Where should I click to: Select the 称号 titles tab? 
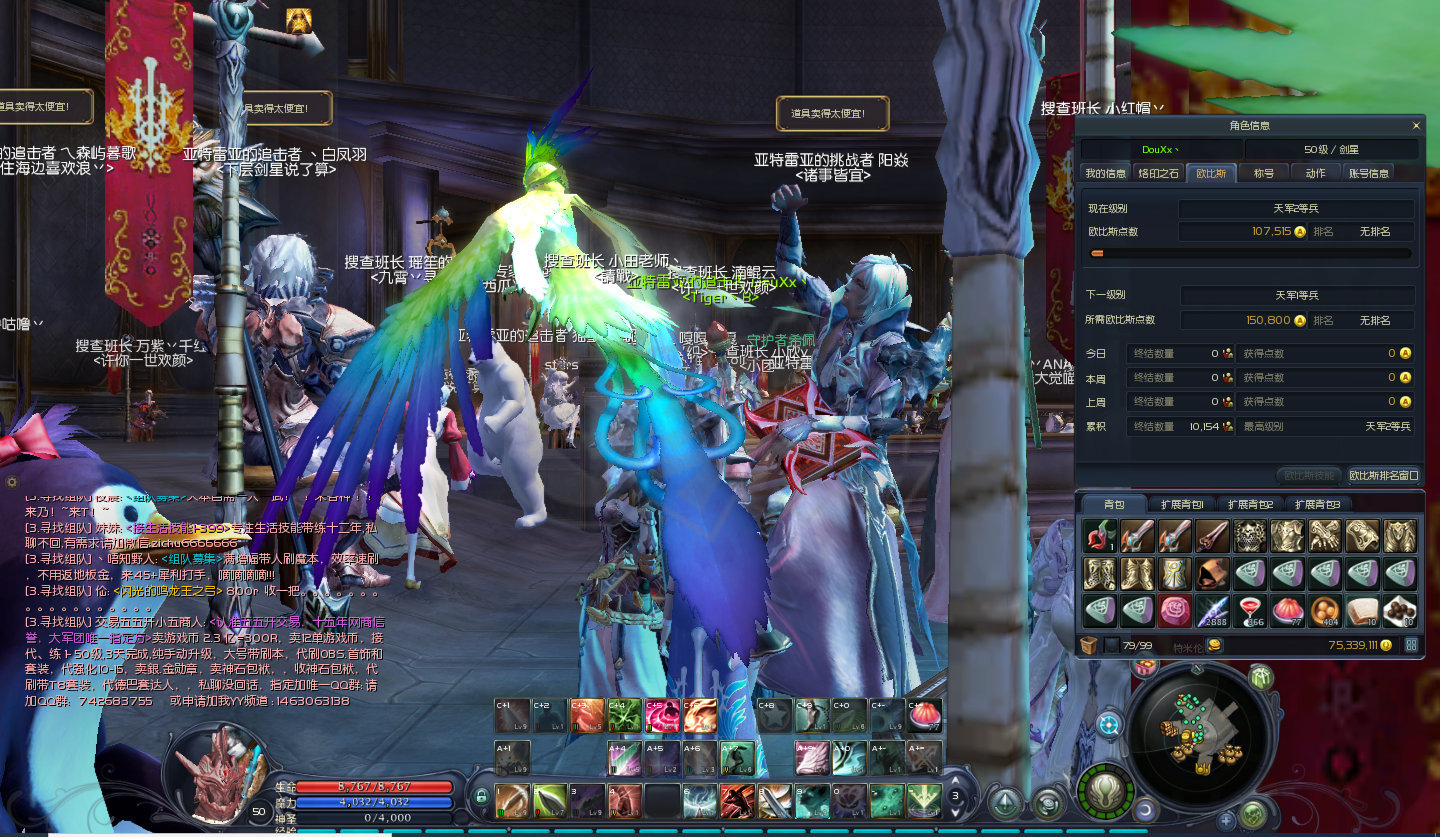point(1264,173)
